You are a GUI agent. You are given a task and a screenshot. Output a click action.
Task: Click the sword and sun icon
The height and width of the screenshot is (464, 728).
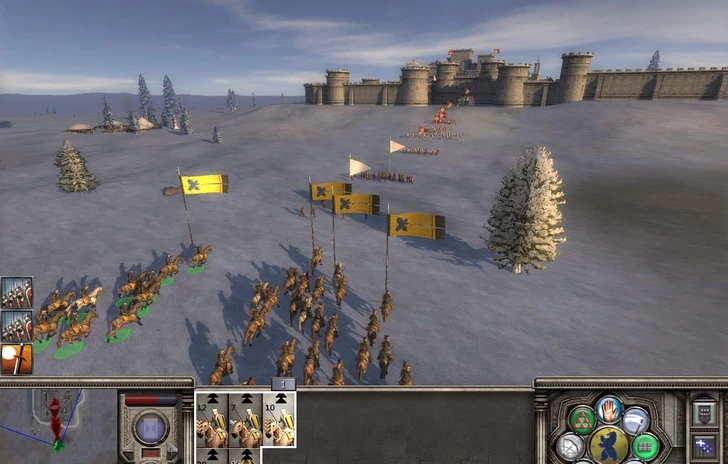tap(16, 358)
